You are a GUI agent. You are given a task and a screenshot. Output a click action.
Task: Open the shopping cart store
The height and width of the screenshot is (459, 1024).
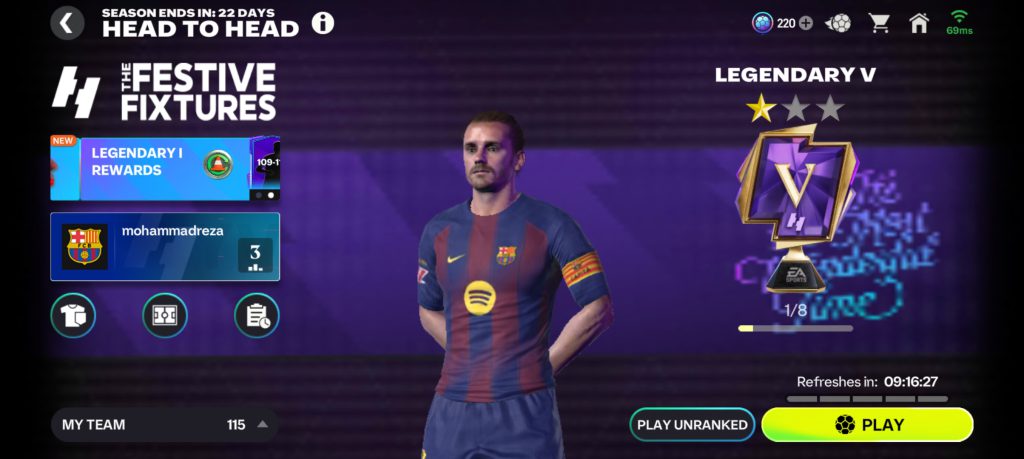pyautogui.click(x=880, y=23)
